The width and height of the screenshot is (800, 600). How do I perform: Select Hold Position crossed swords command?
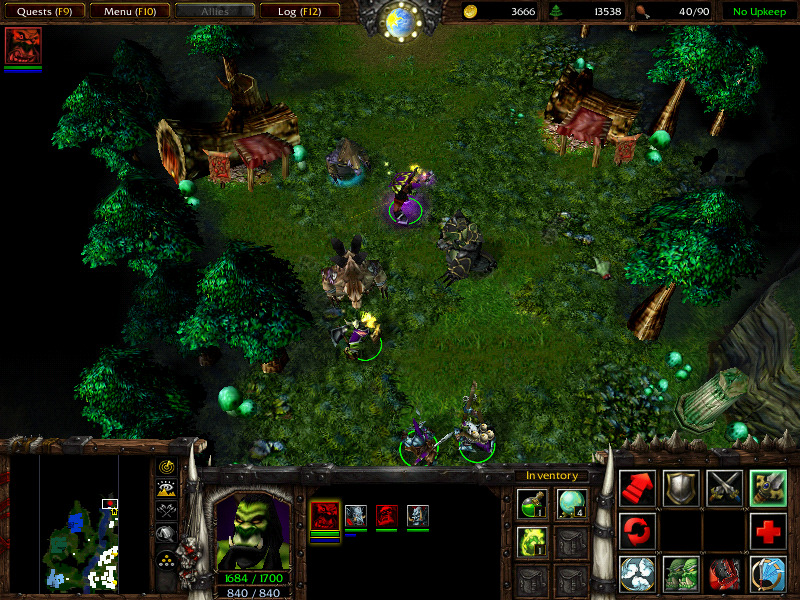point(724,487)
